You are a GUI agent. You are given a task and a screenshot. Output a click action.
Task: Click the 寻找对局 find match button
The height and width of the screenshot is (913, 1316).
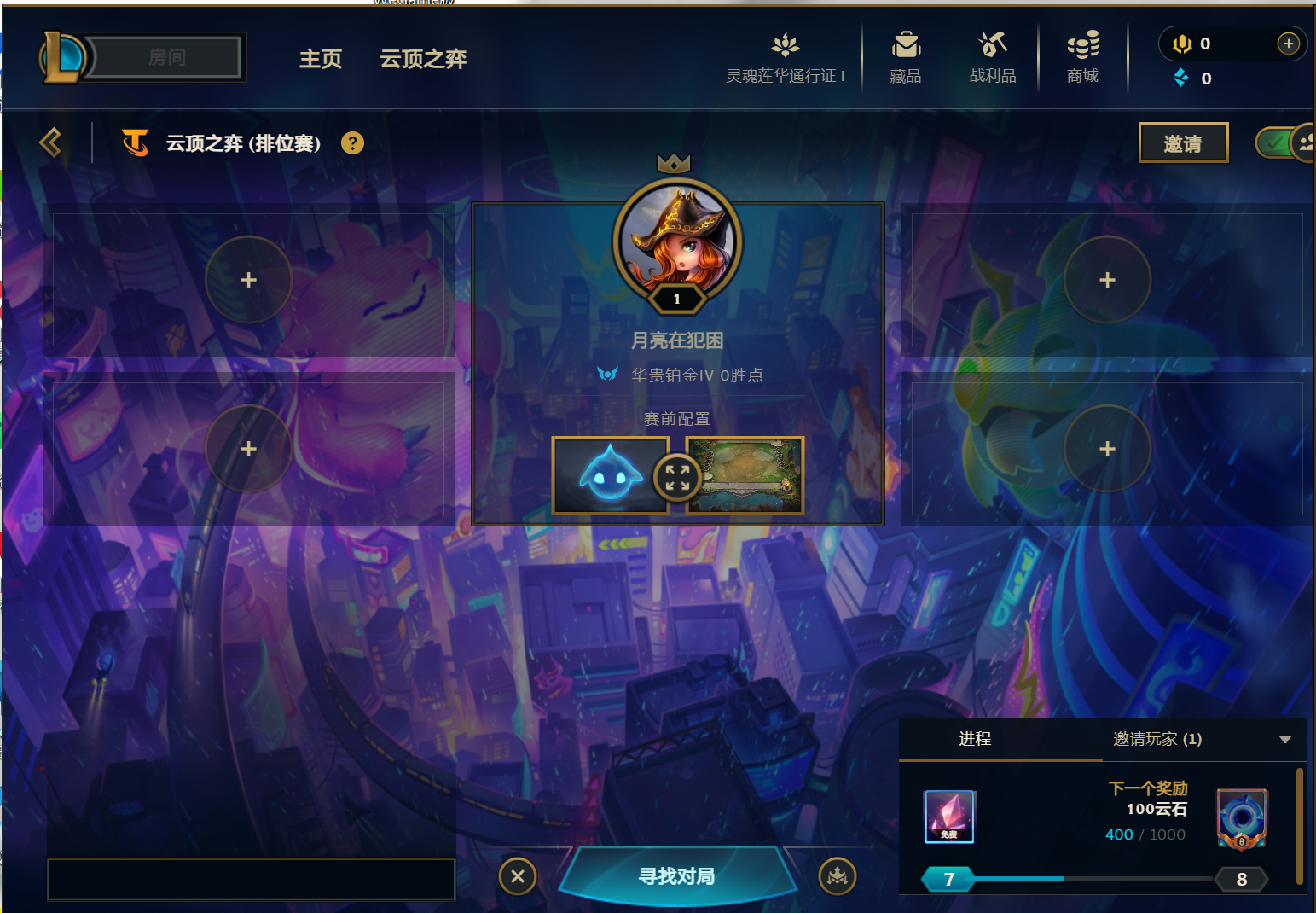pyautogui.click(x=676, y=875)
